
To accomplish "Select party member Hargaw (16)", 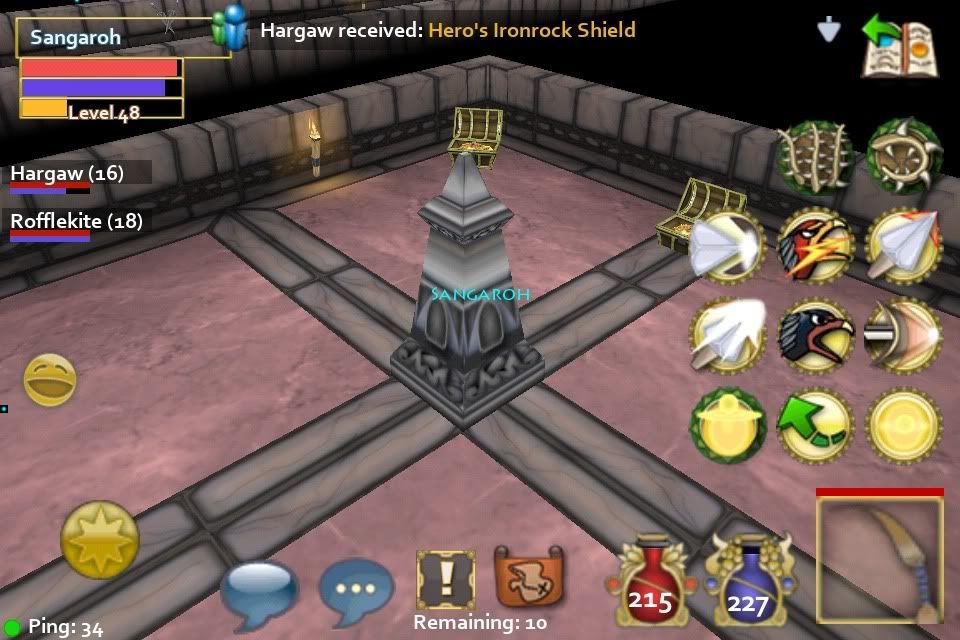I will (68, 174).
